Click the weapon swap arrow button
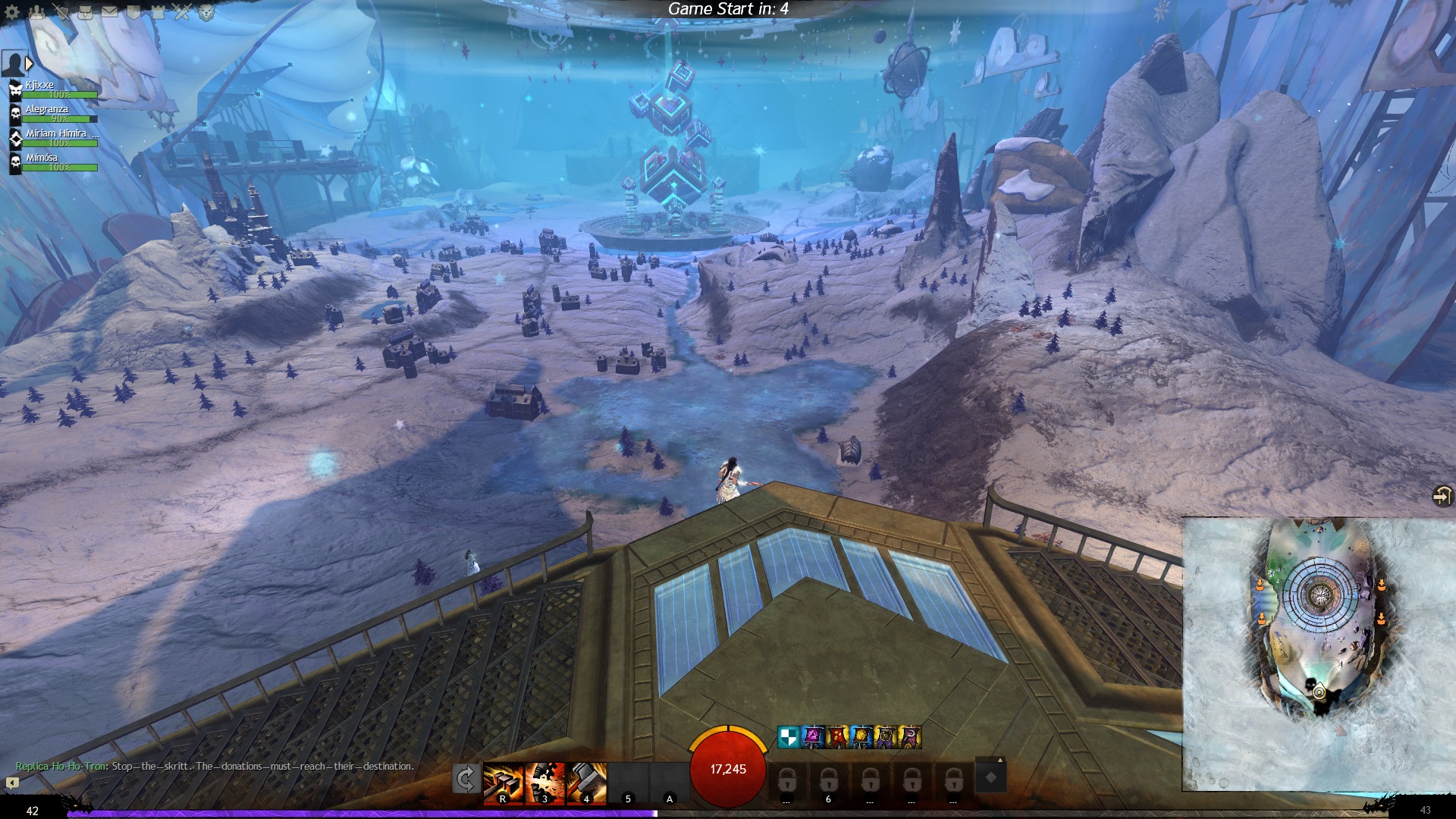The height and width of the screenshot is (819, 1456). [x=465, y=779]
